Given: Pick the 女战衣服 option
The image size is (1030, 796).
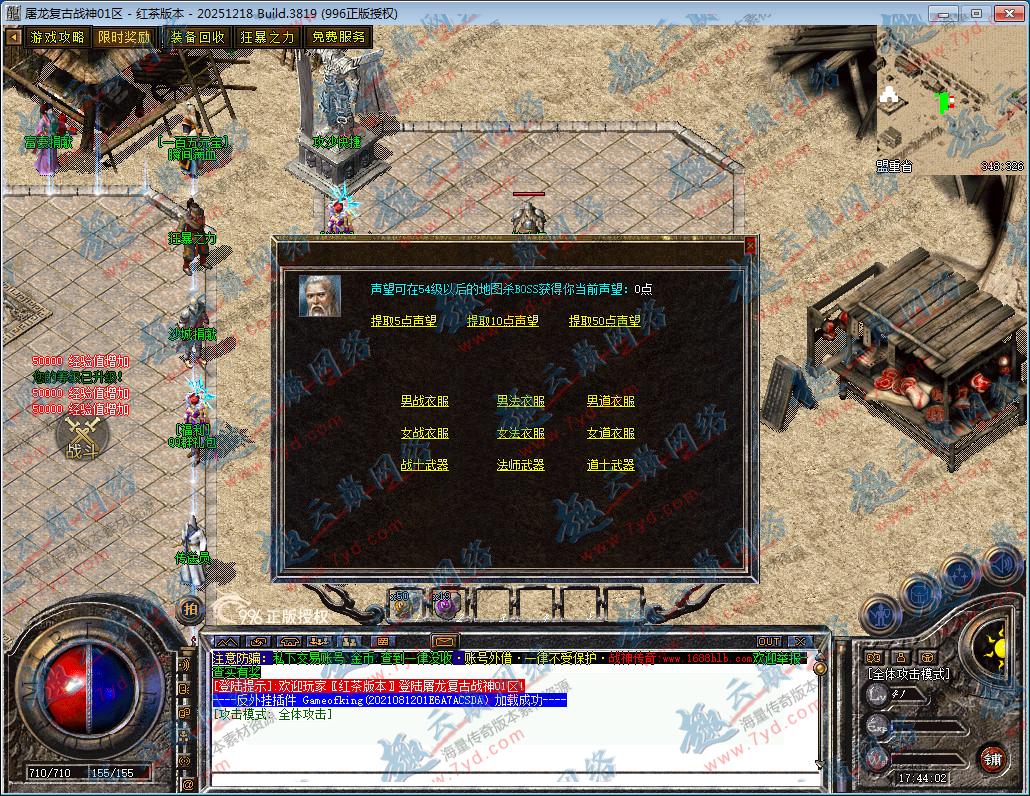Looking at the screenshot, I should (425, 433).
